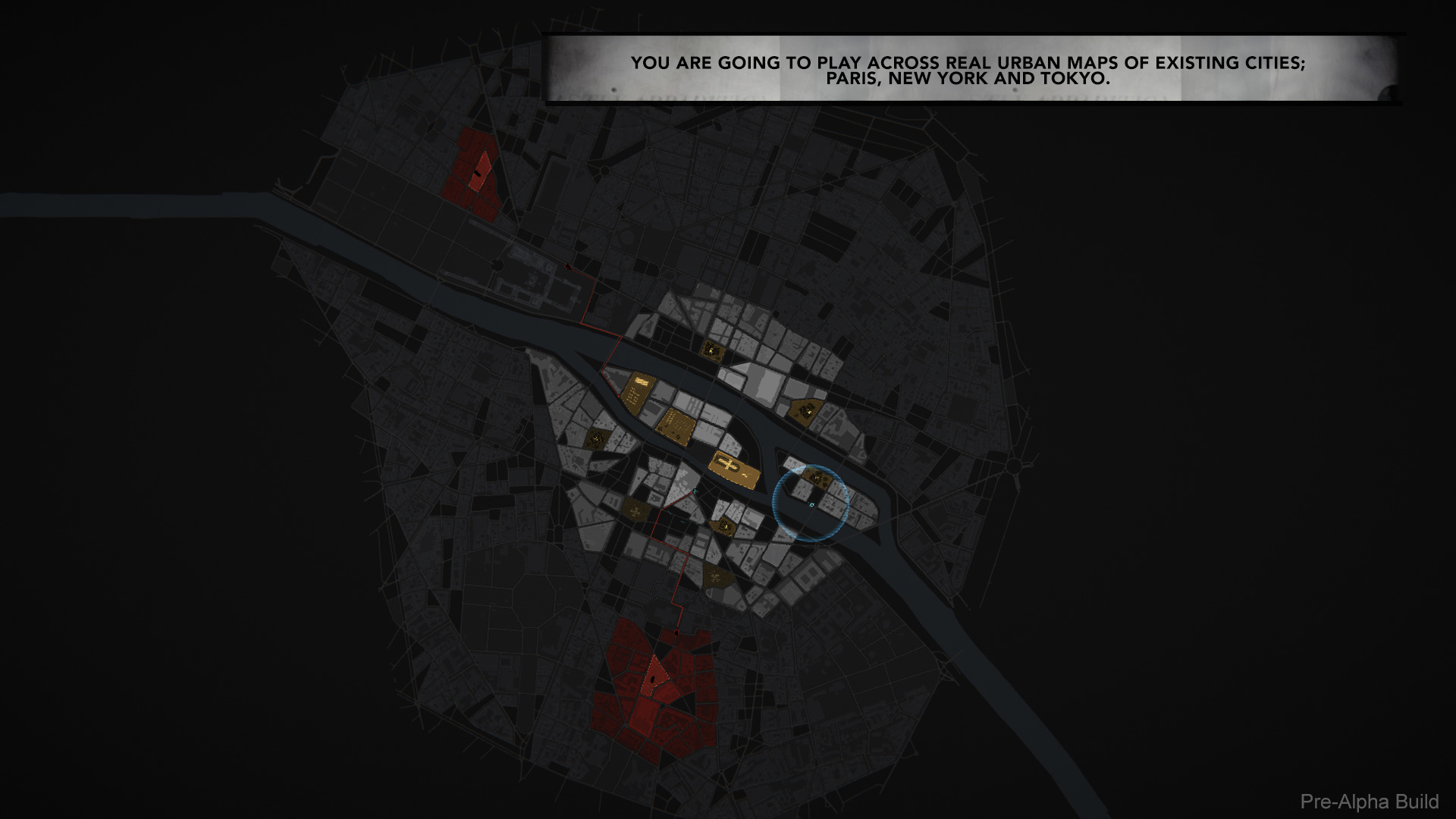Select the small gold landmark on the western edge
The height and width of the screenshot is (819, 1456).
595,438
